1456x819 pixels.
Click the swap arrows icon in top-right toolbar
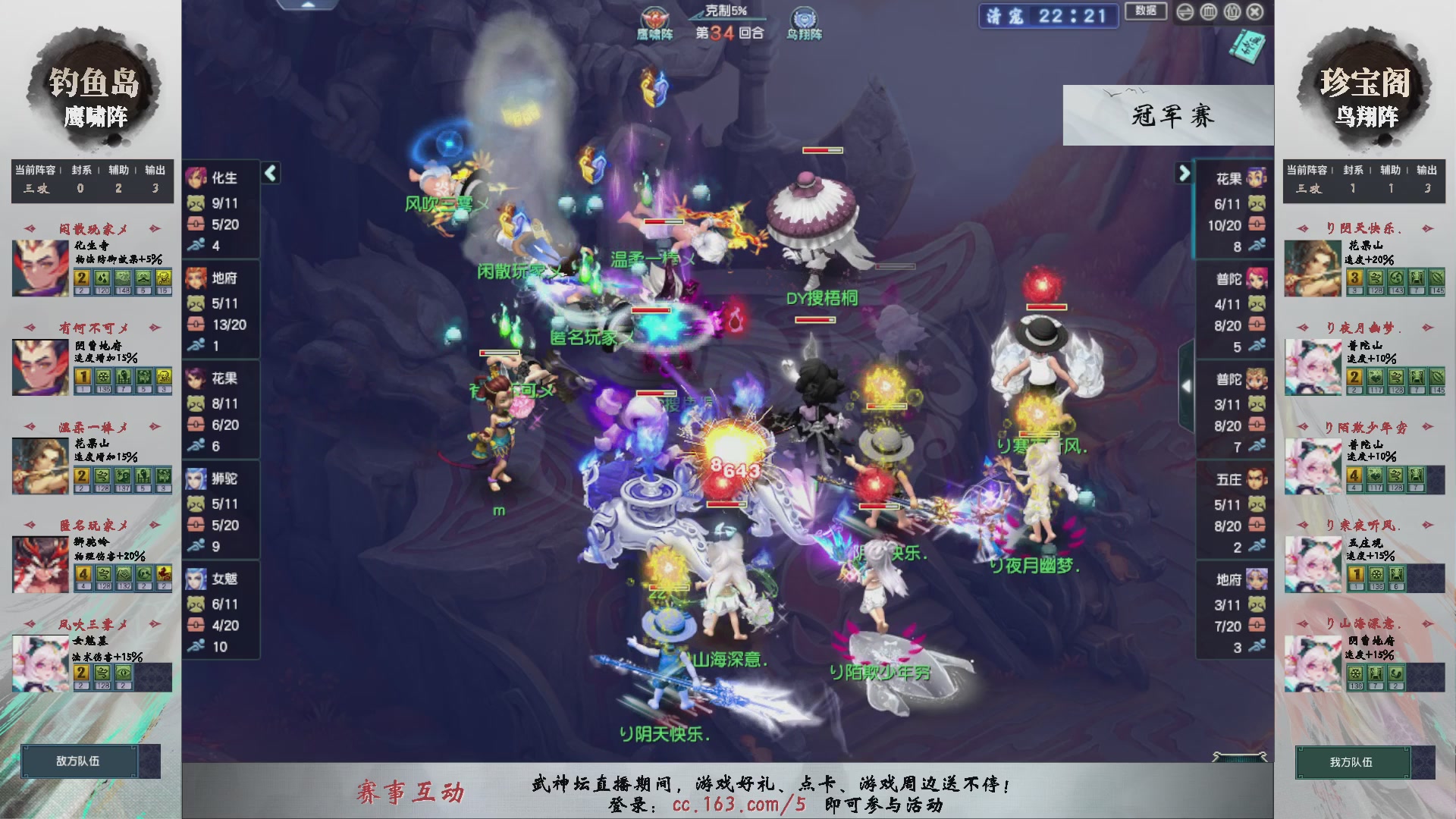[1185, 11]
